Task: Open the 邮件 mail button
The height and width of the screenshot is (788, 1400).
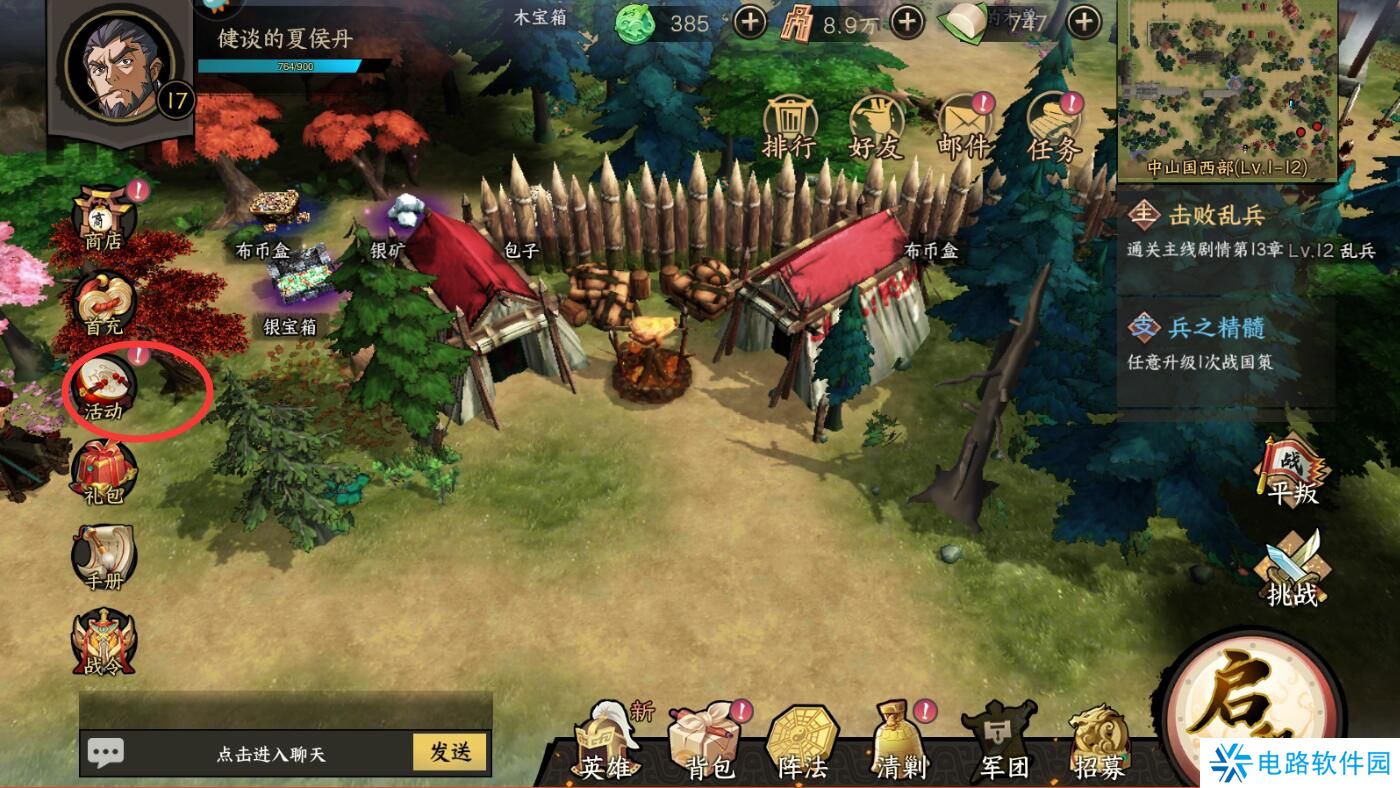Action: (963, 128)
